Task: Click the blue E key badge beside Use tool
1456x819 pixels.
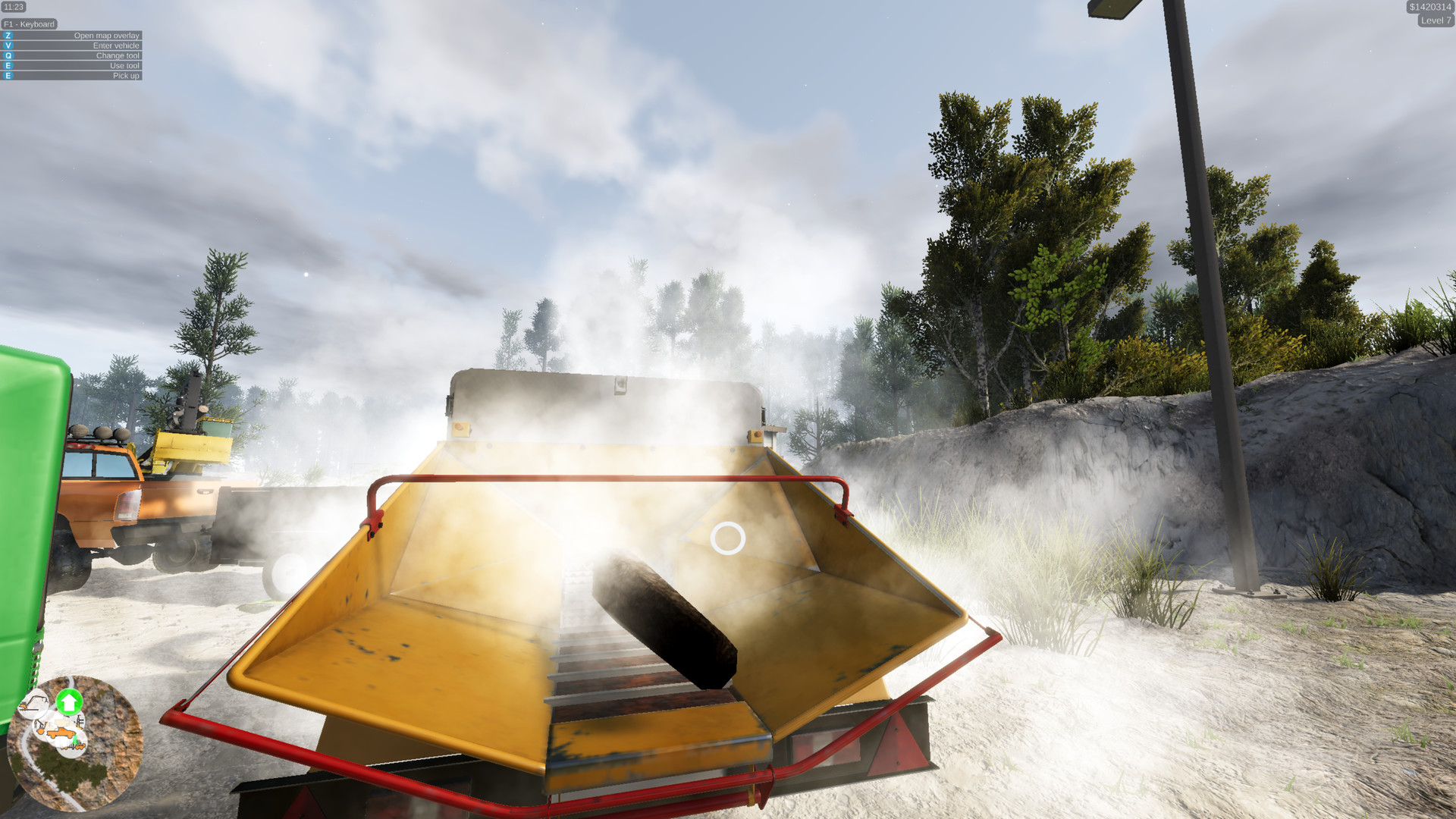Action: click(8, 65)
